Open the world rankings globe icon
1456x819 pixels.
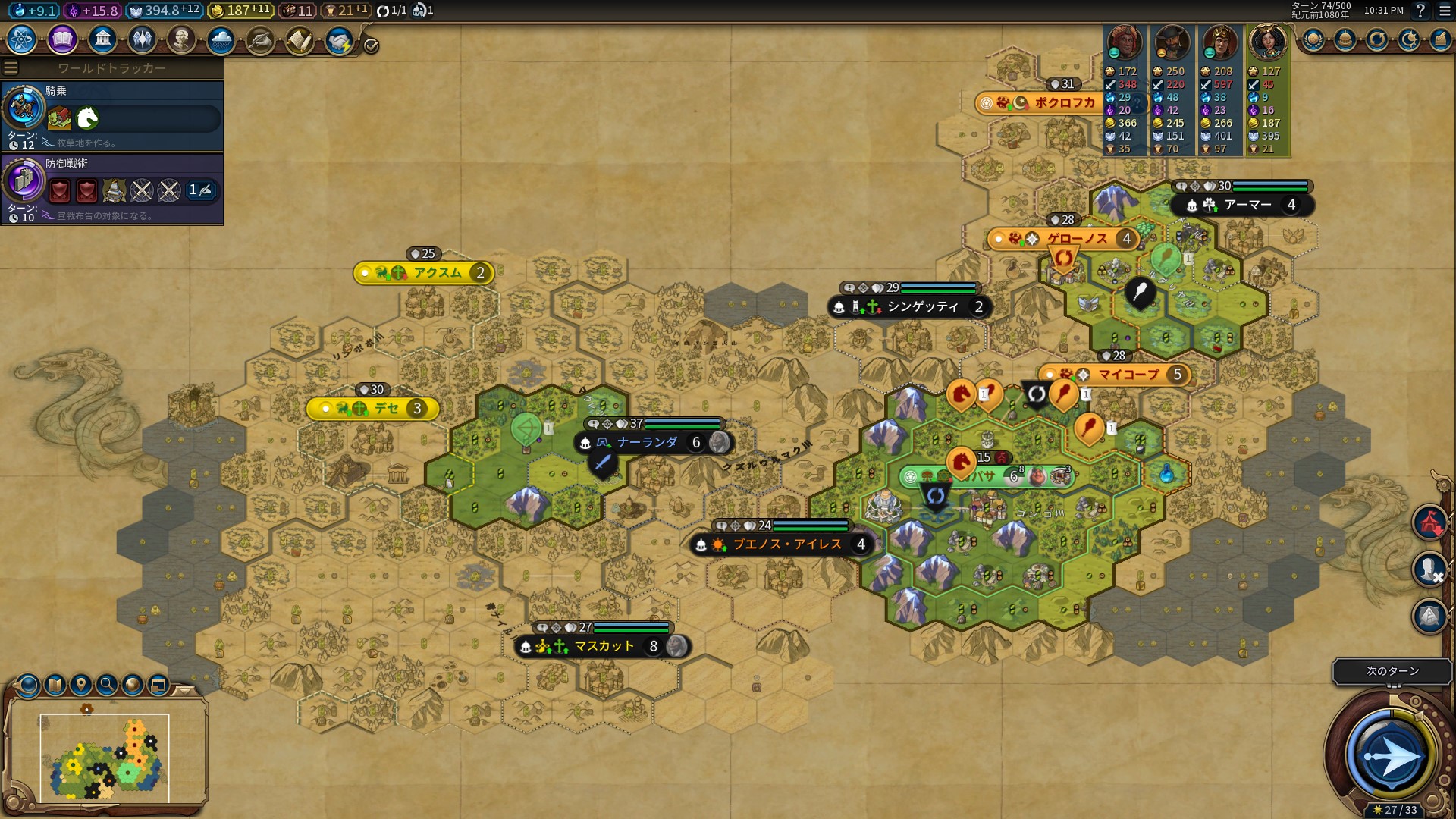tap(1313, 40)
